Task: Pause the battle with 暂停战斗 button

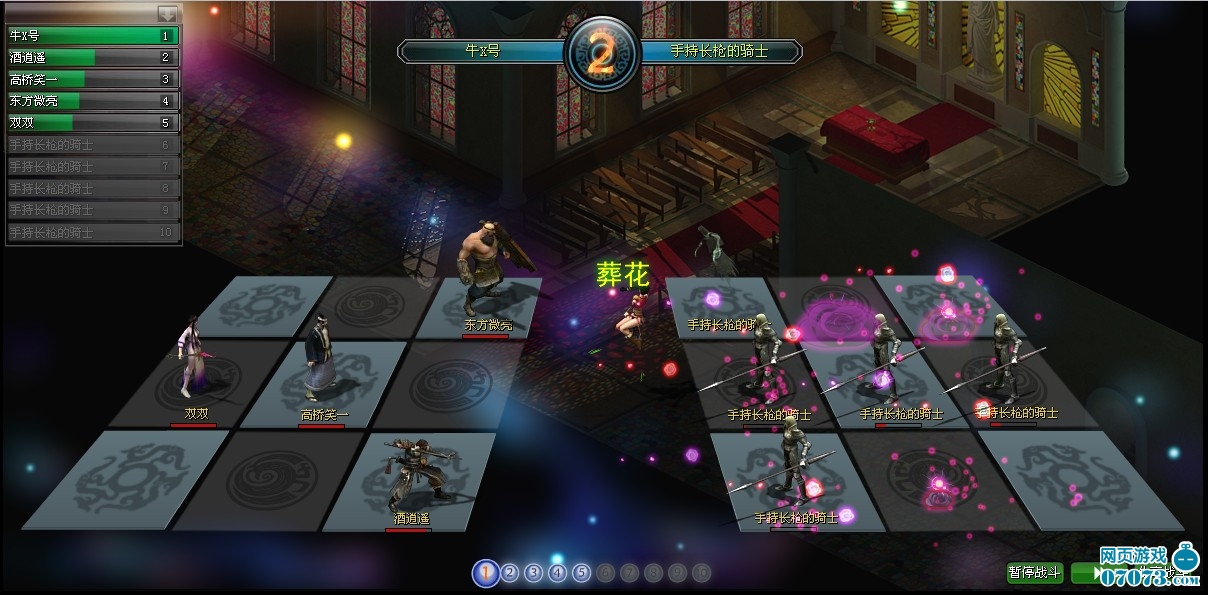Action: coord(1035,573)
